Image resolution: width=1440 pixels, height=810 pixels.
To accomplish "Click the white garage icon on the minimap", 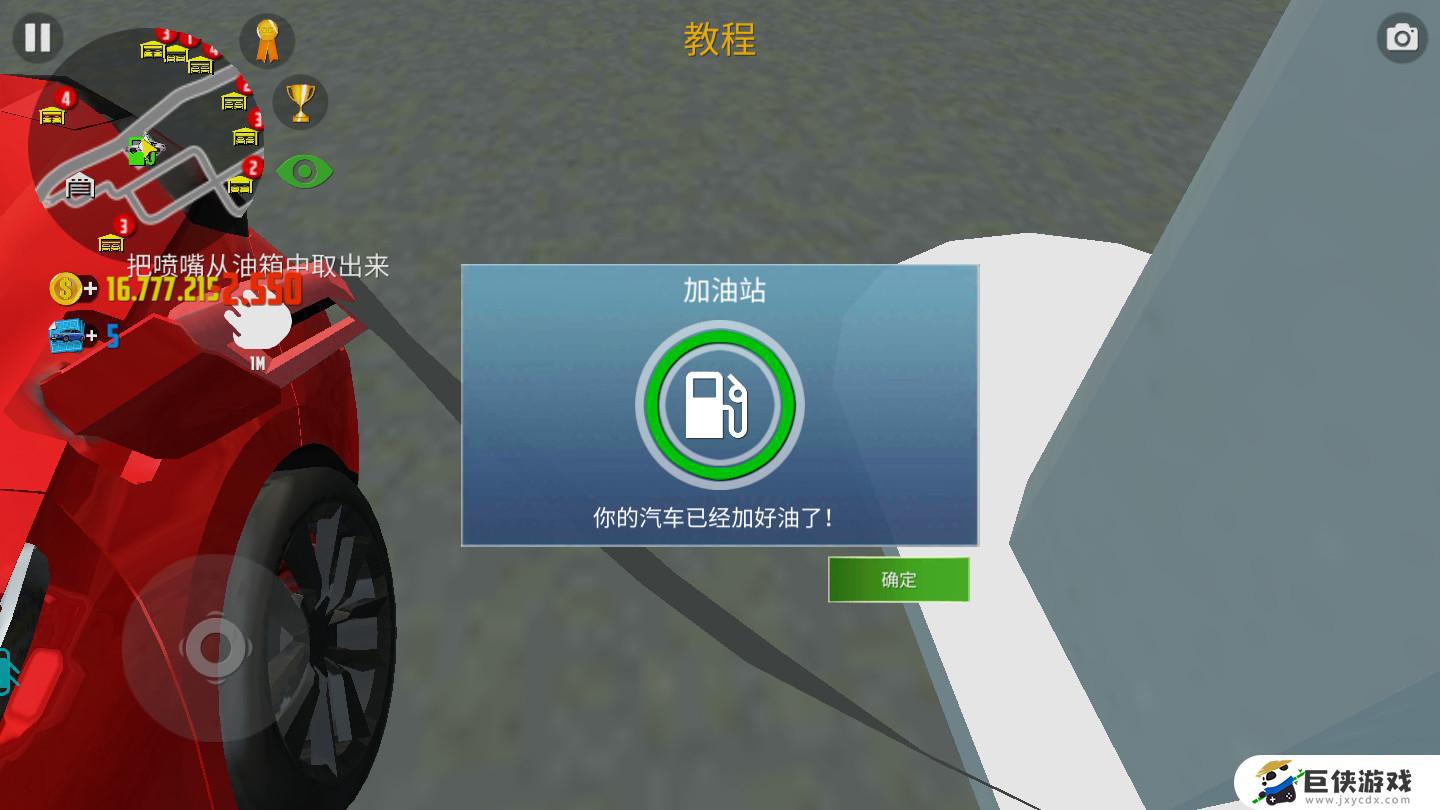I will [x=78, y=188].
